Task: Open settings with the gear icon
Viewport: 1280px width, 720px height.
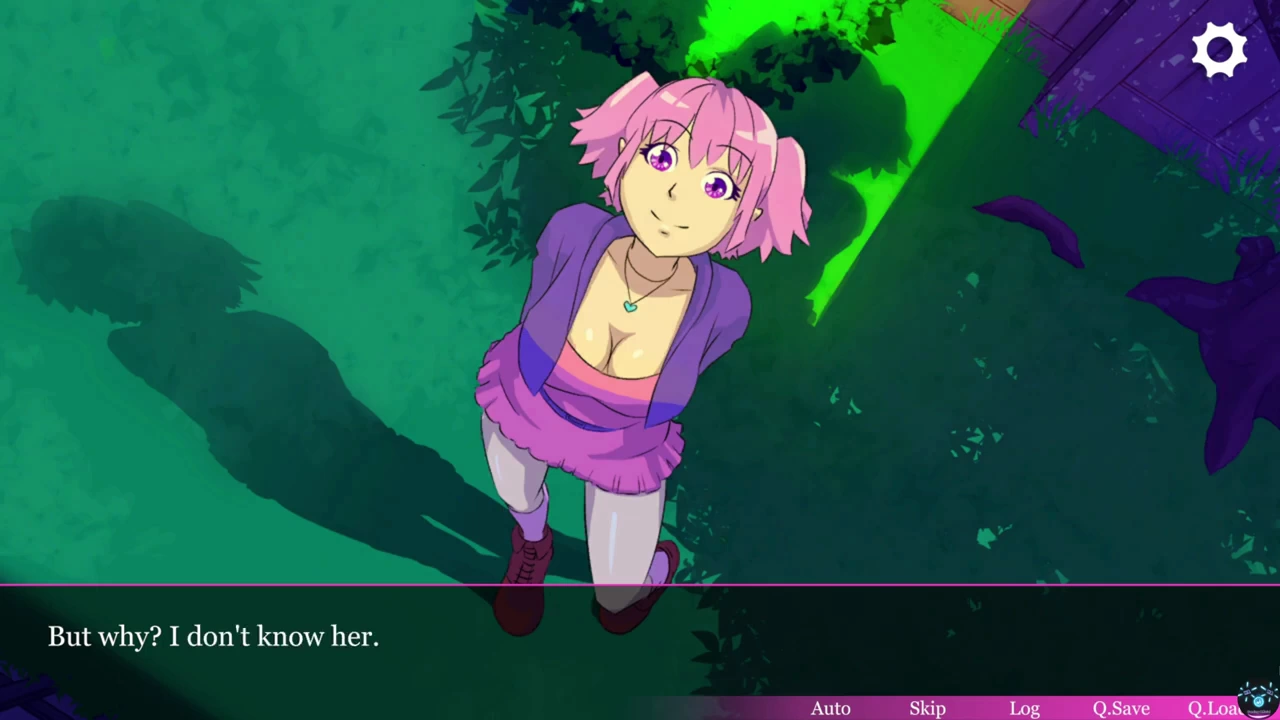Action: (1219, 50)
